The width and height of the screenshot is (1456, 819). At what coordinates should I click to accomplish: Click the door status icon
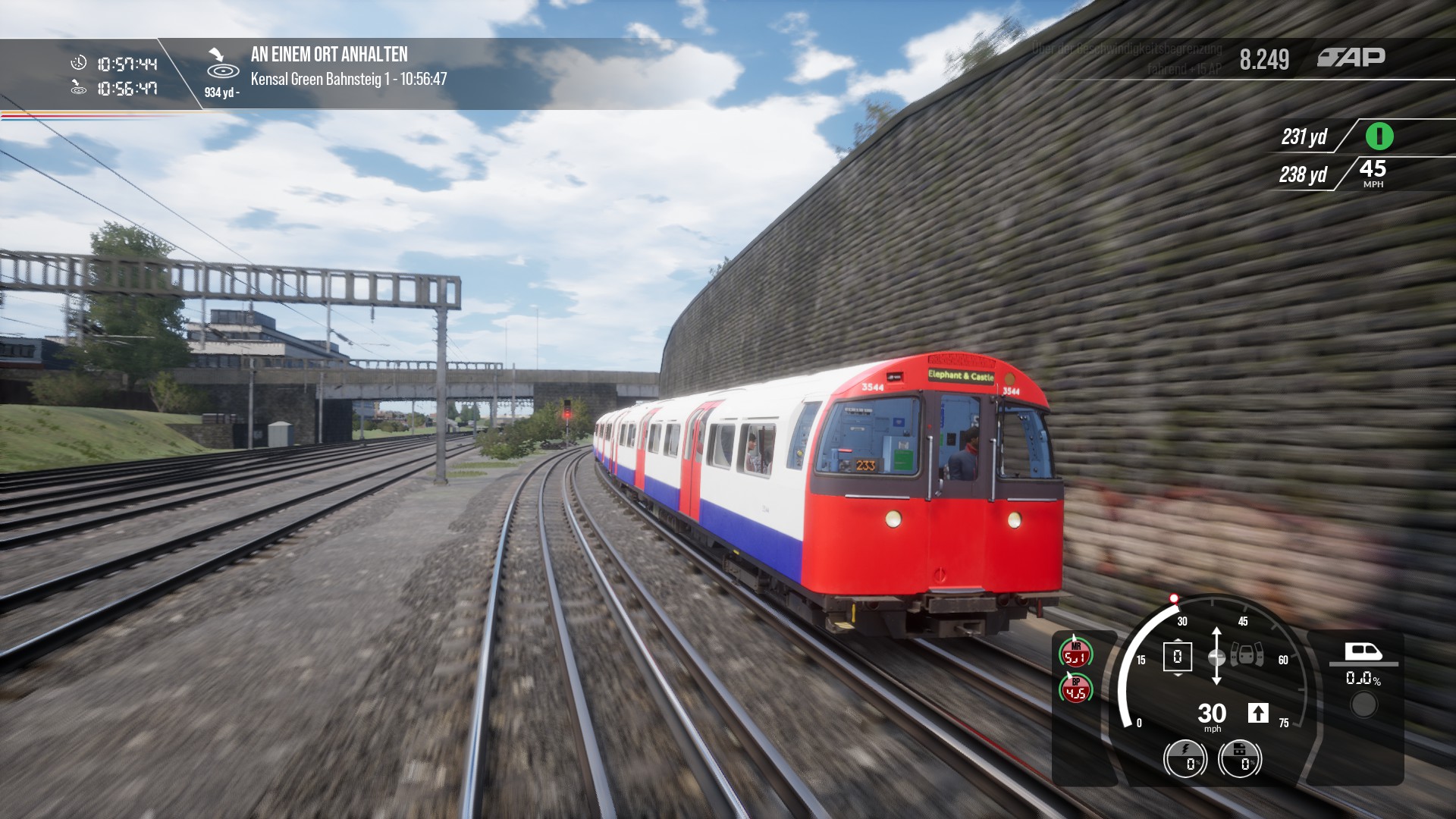1247,654
